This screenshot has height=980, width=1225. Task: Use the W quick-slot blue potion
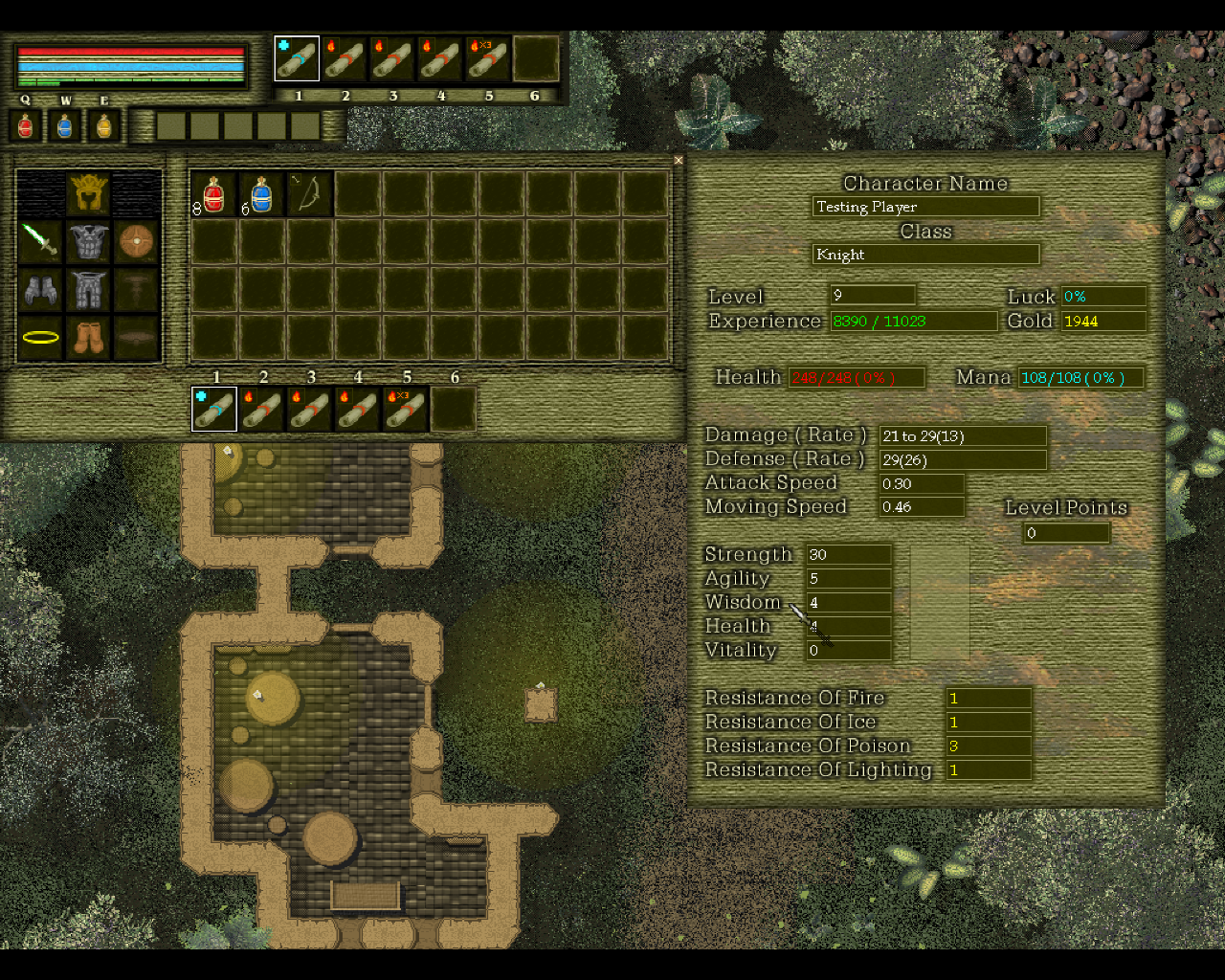pyautogui.click(x=65, y=125)
